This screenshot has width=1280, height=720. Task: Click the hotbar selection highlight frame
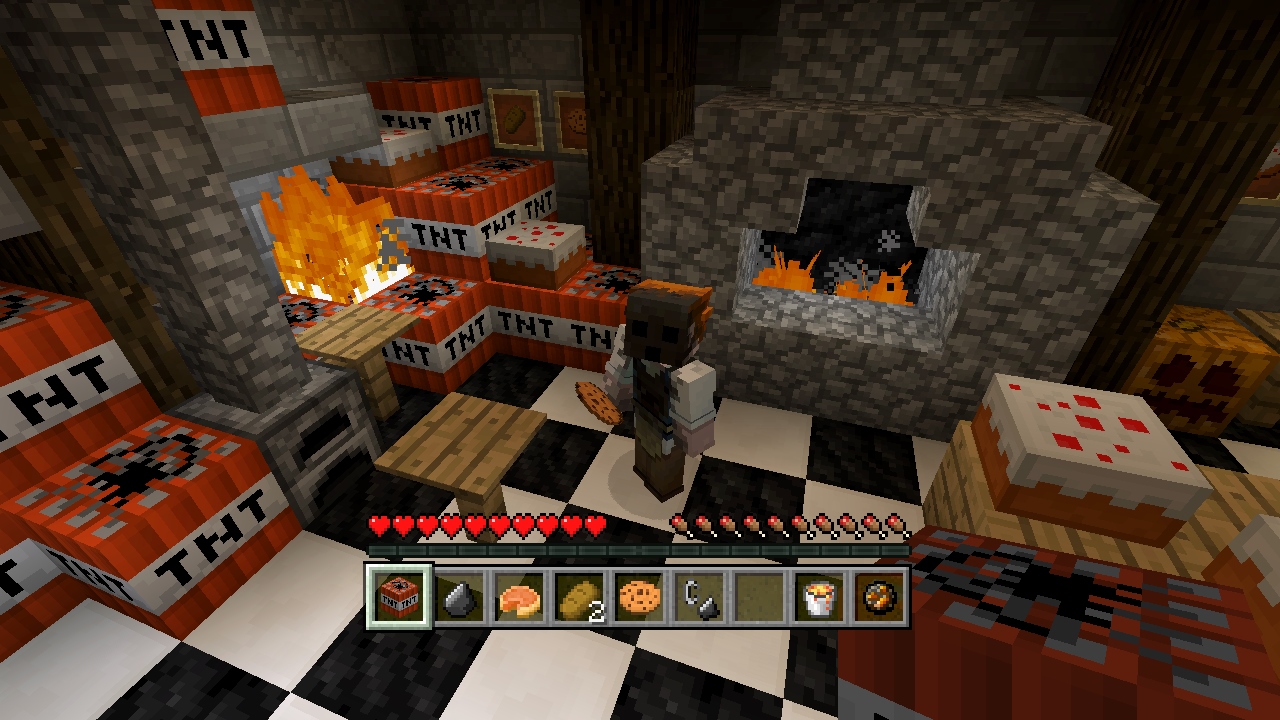pos(398,596)
